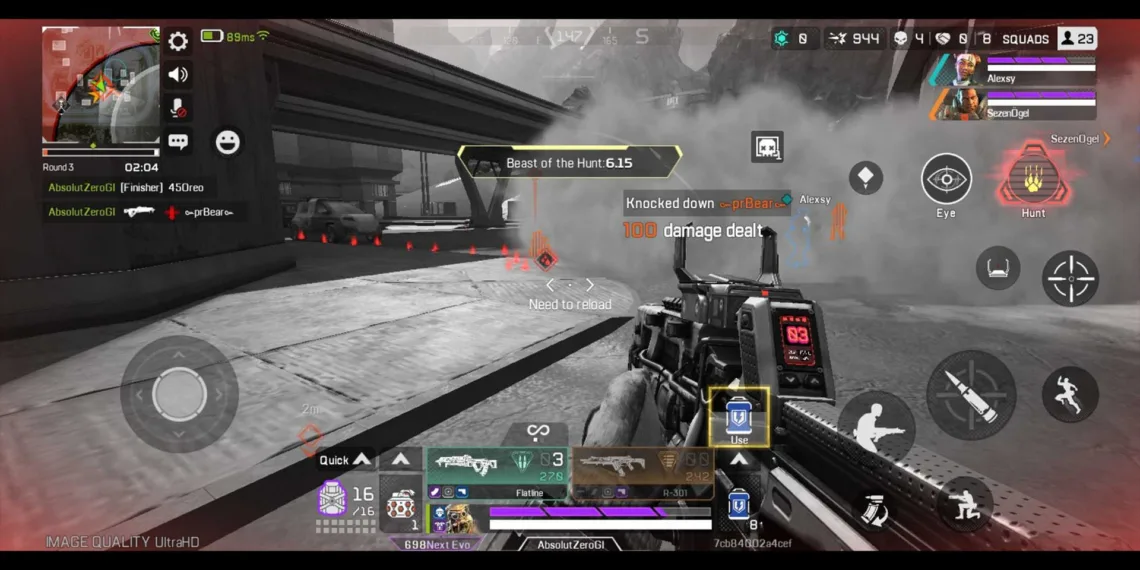Tap the crouch button with kneeling shooter
The width and height of the screenshot is (1140, 570).
tap(964, 503)
